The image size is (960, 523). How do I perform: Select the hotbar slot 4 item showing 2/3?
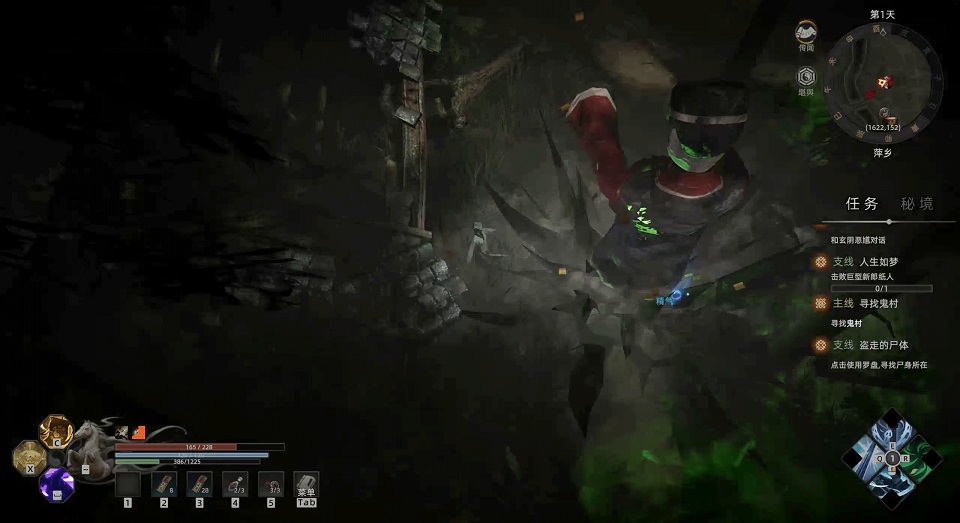click(x=234, y=484)
